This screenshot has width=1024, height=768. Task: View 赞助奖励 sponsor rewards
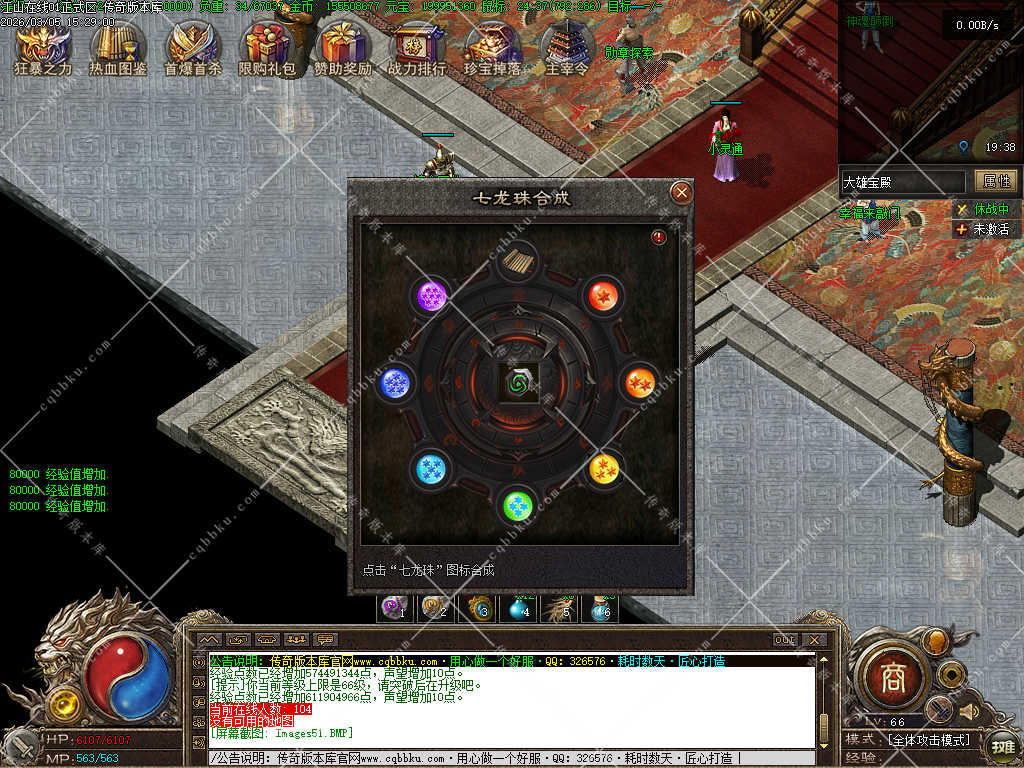click(343, 48)
